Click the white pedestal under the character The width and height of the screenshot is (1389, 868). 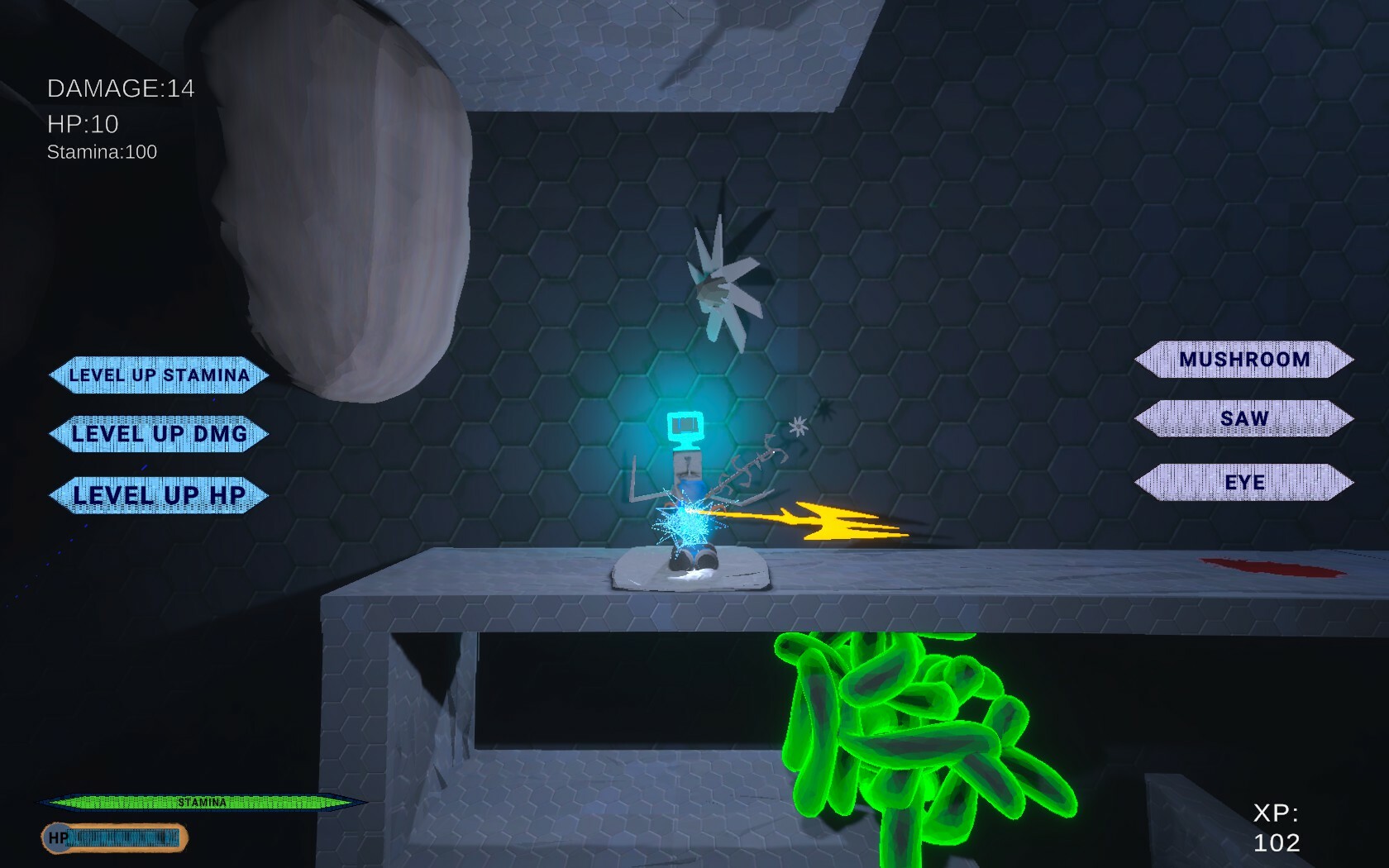[x=688, y=570]
